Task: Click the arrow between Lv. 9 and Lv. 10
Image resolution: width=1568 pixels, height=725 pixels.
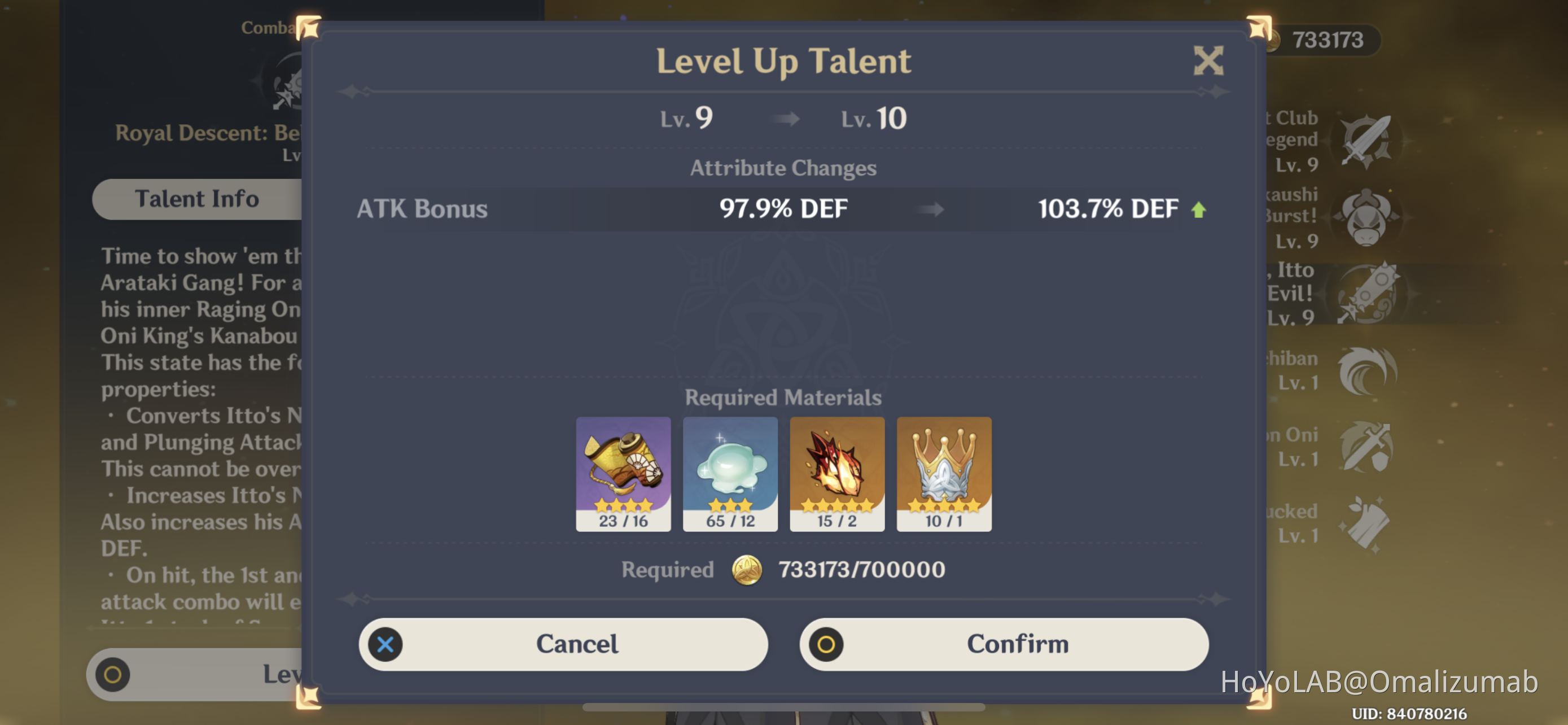Action: [784, 119]
